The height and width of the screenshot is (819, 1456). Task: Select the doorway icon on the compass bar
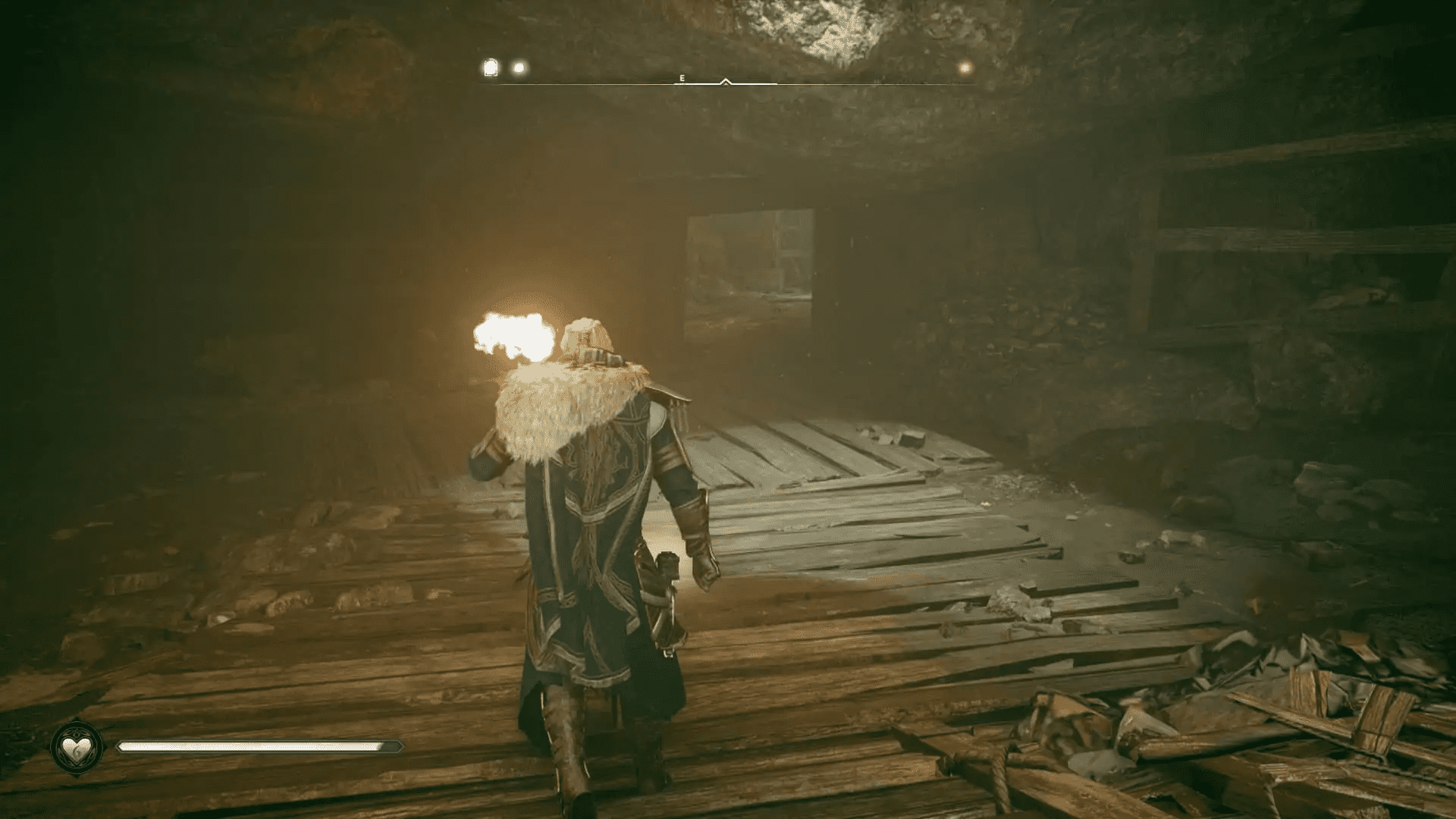[x=489, y=67]
